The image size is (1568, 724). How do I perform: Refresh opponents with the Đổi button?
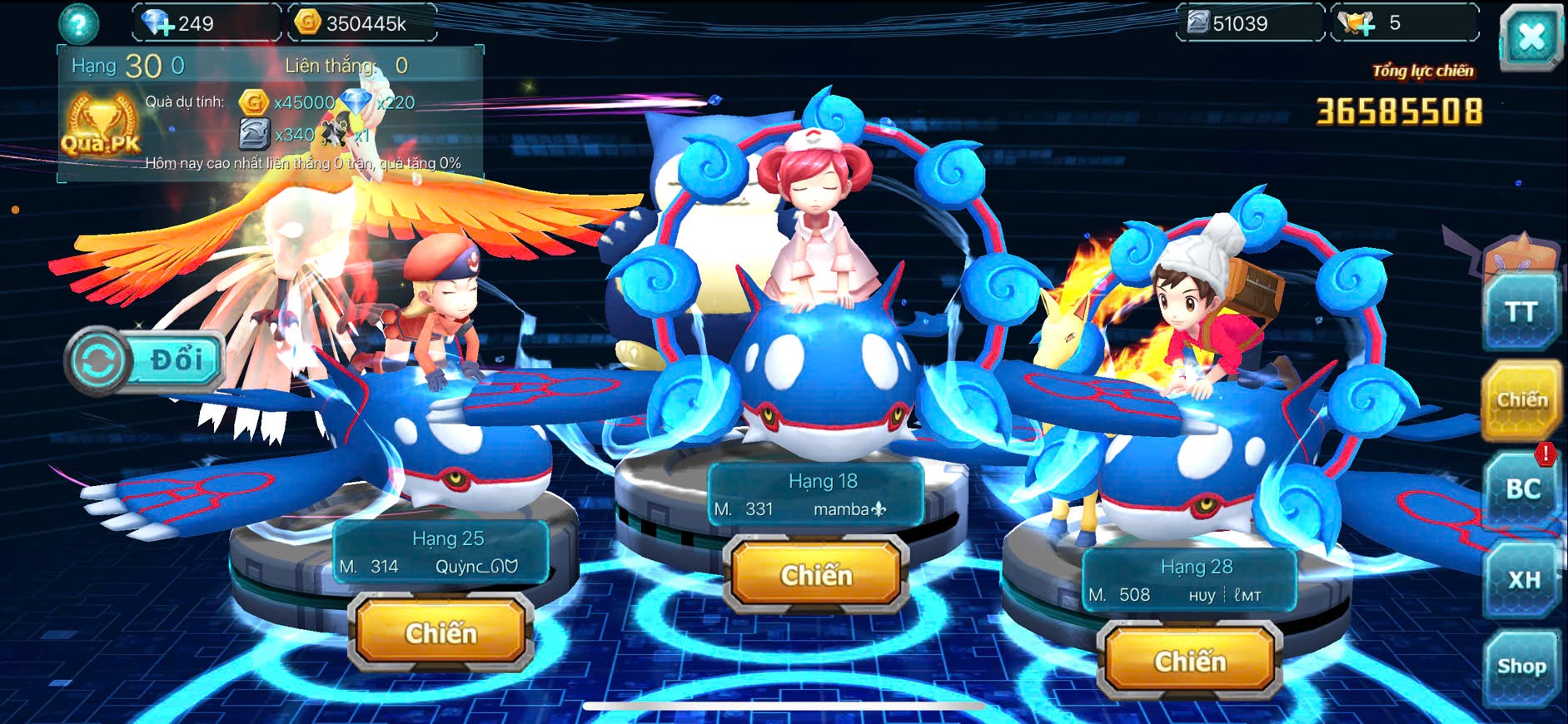click(x=145, y=360)
